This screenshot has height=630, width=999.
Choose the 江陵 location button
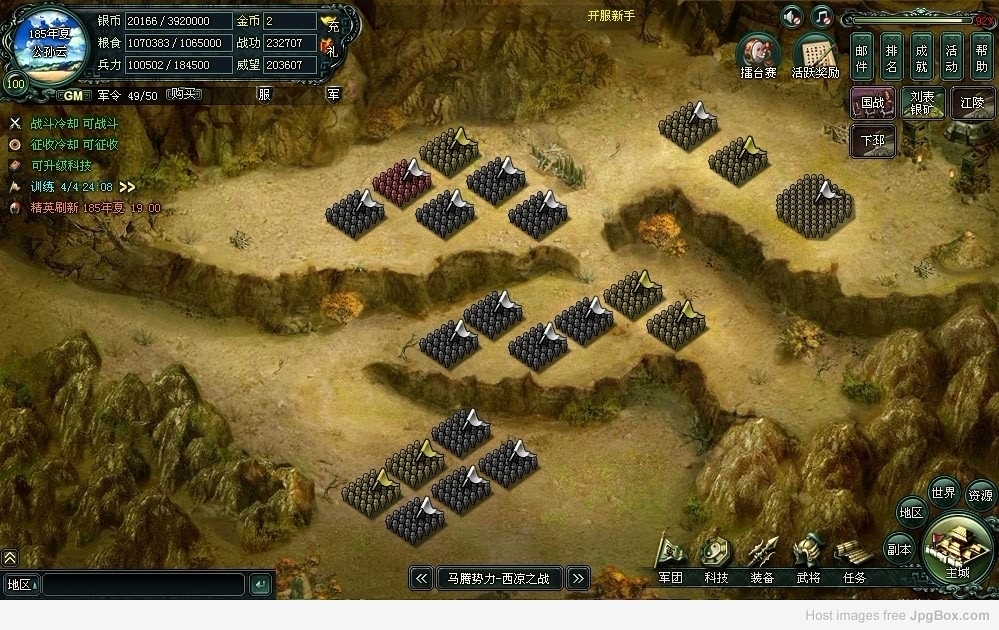(x=972, y=102)
